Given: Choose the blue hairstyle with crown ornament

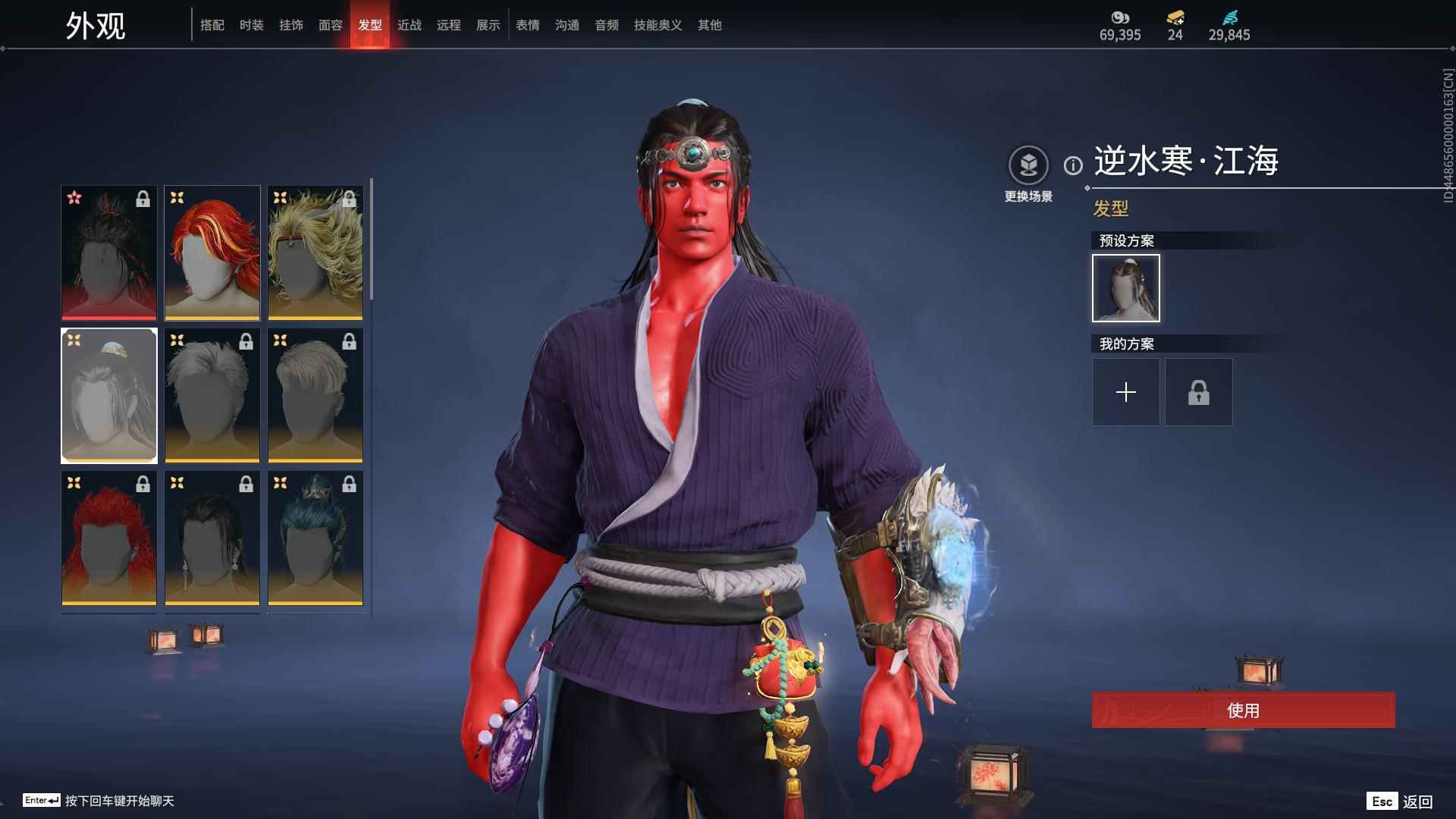Looking at the screenshot, I should (x=315, y=538).
